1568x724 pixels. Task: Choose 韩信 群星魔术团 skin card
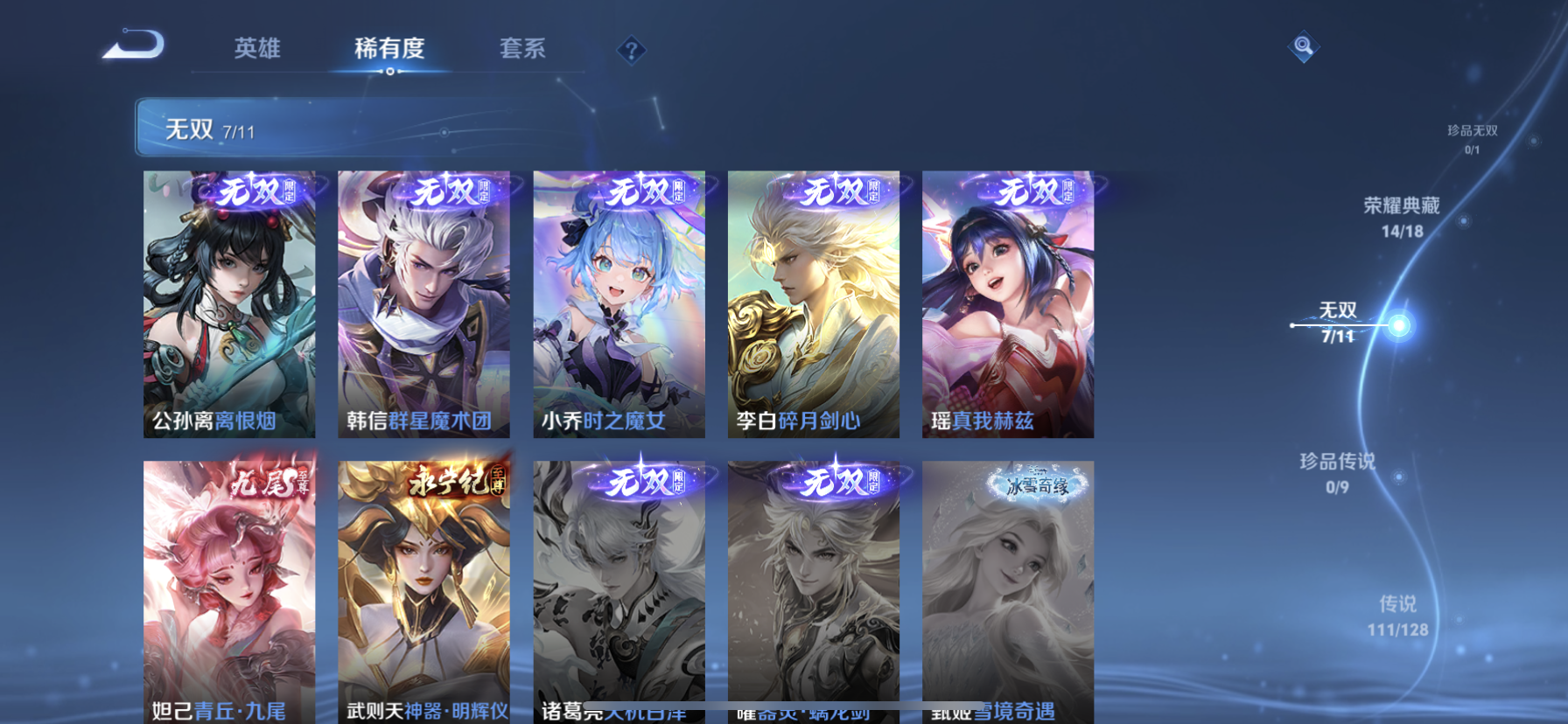(423, 304)
